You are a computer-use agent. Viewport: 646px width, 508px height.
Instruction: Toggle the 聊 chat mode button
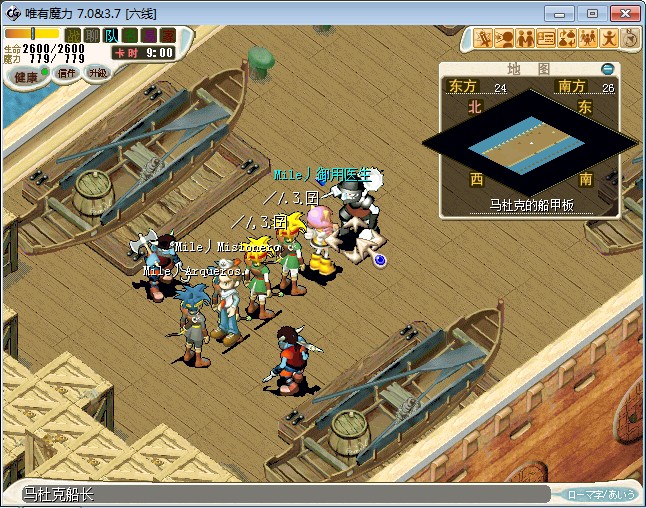point(92,35)
